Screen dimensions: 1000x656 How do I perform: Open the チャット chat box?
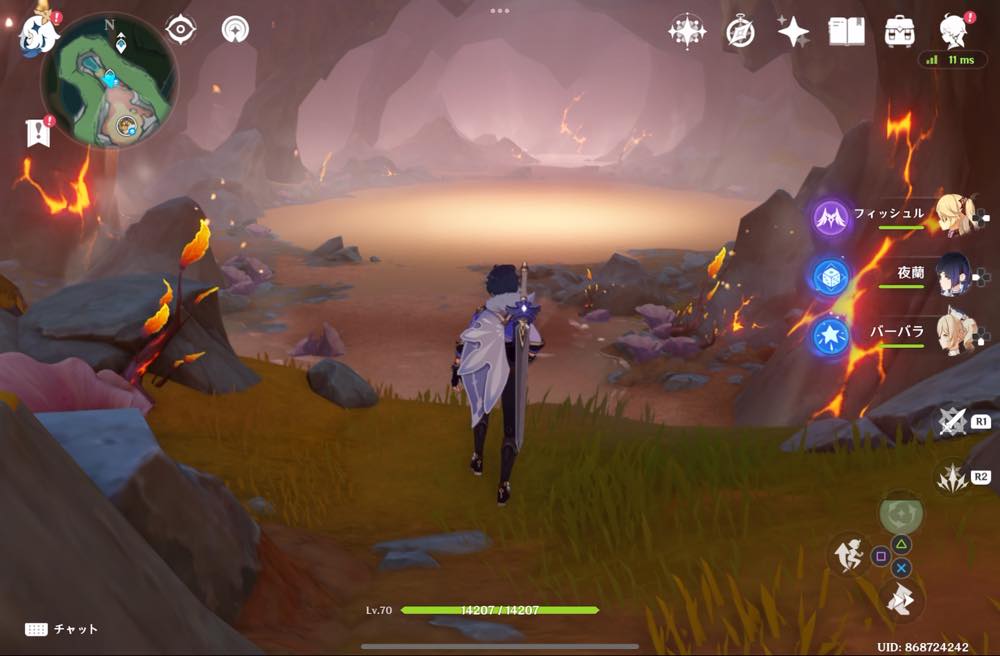coord(62,629)
